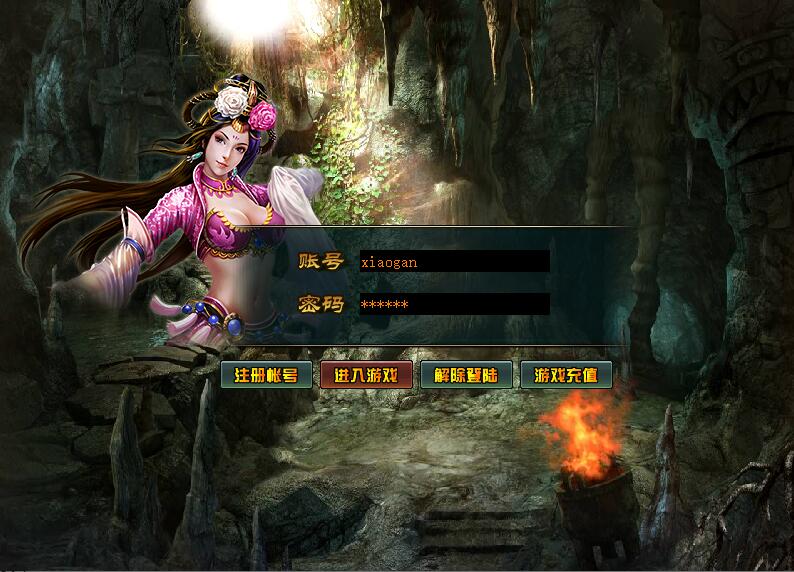
Task: Choose the 解除登陆 button
Action: (466, 376)
